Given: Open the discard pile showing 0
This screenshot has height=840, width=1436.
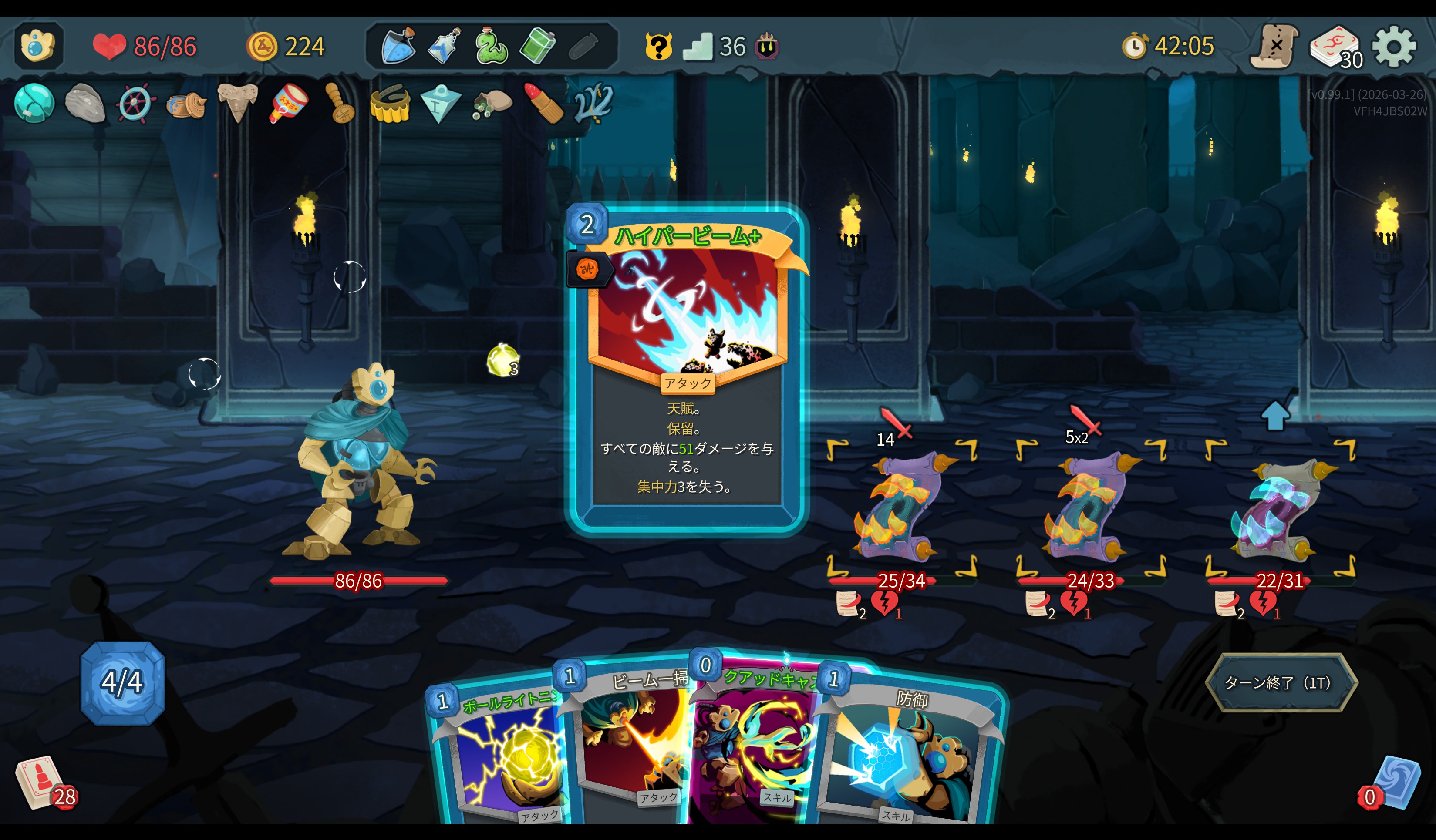Looking at the screenshot, I should (1393, 783).
